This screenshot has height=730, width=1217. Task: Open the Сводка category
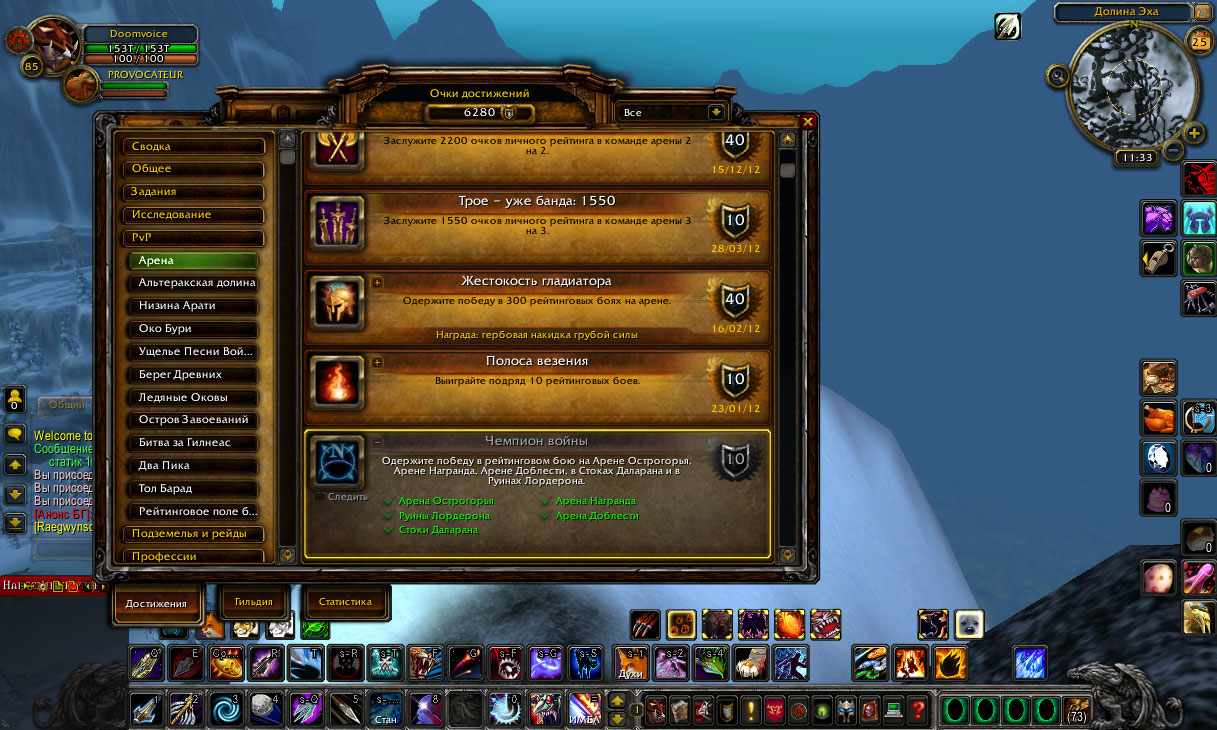pyautogui.click(x=194, y=146)
